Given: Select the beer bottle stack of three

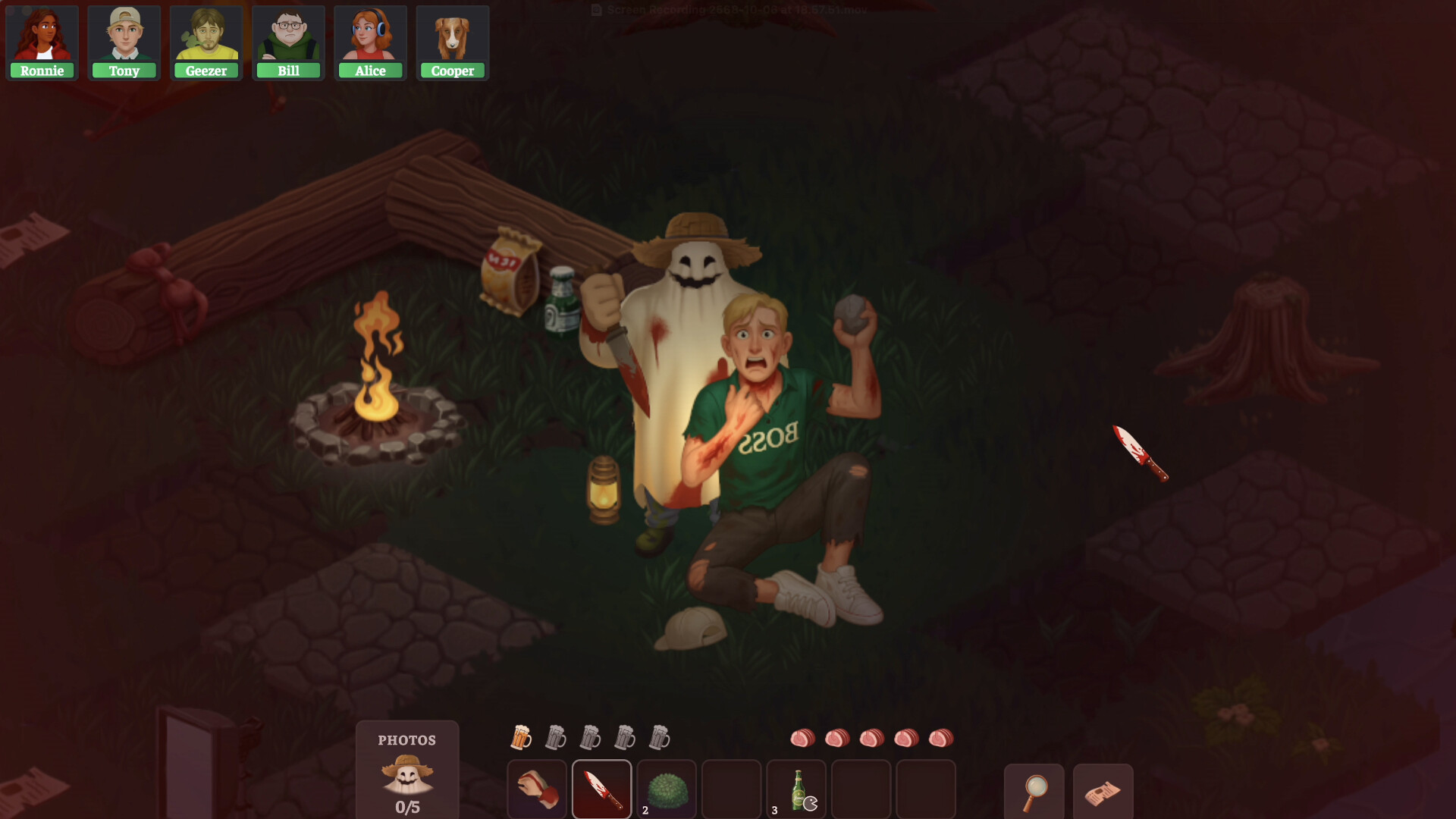Looking at the screenshot, I should pos(797,790).
